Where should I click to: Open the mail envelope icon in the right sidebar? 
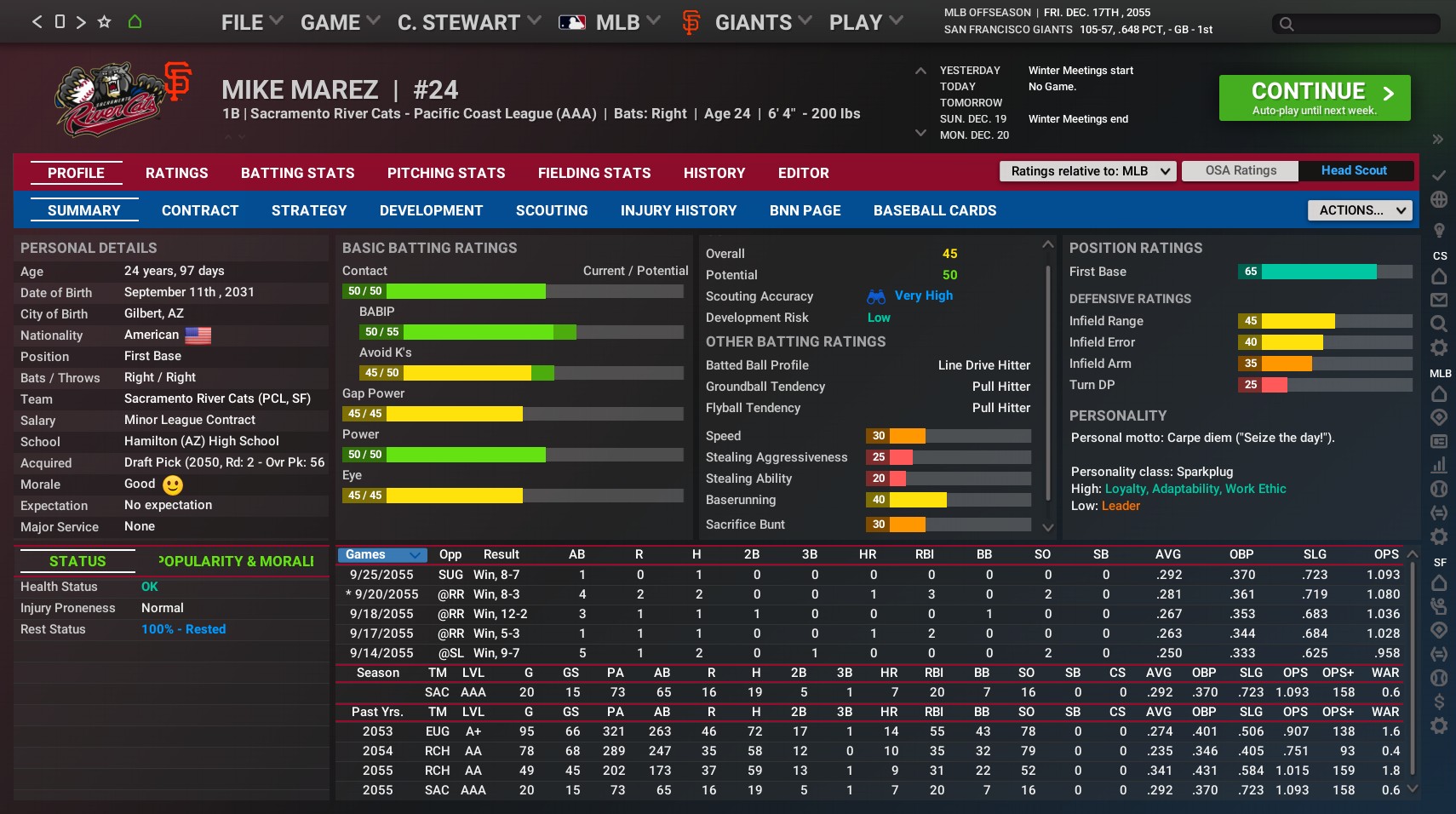coord(1439,300)
